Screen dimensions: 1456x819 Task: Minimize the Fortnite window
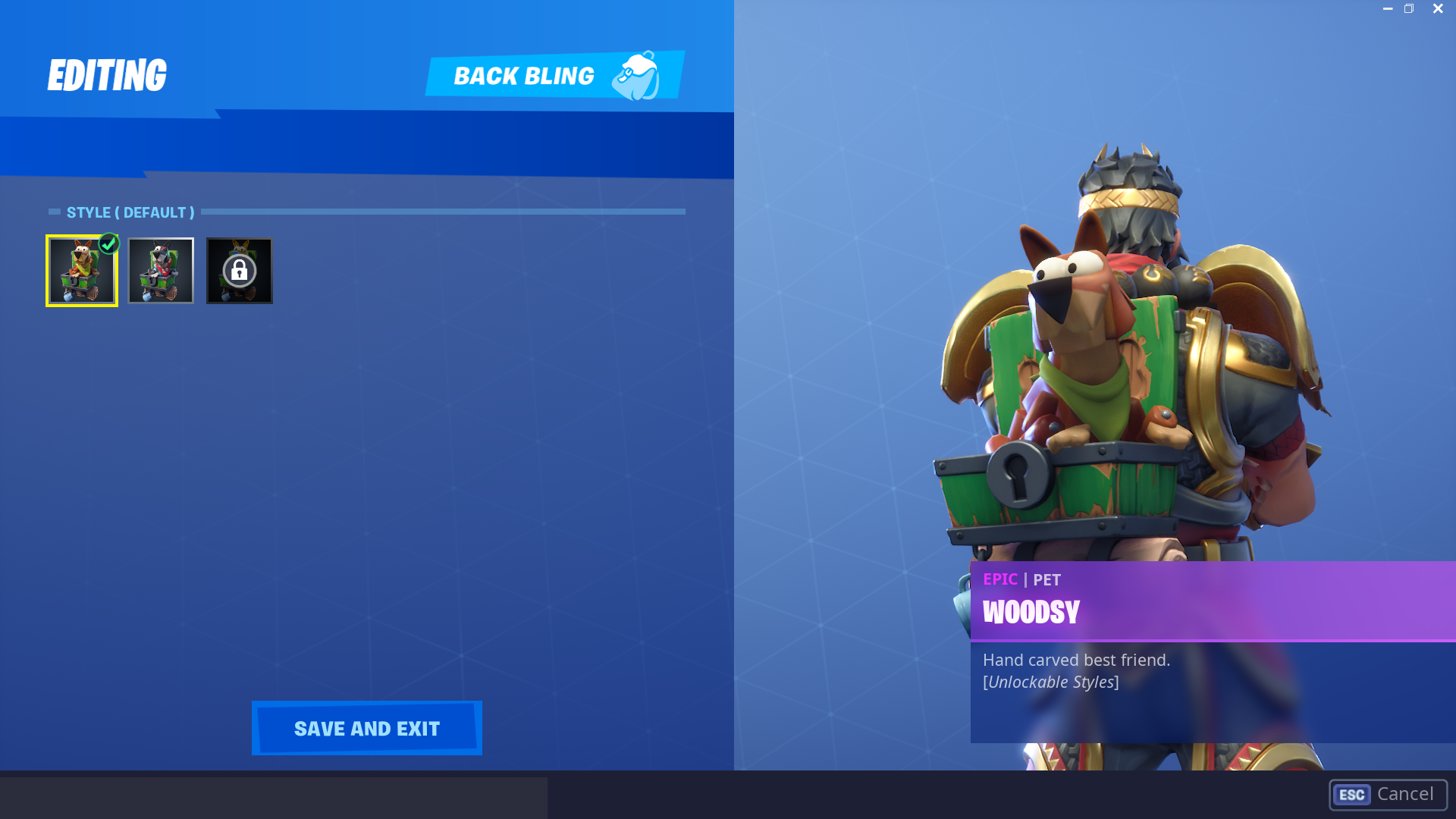coord(1387,8)
